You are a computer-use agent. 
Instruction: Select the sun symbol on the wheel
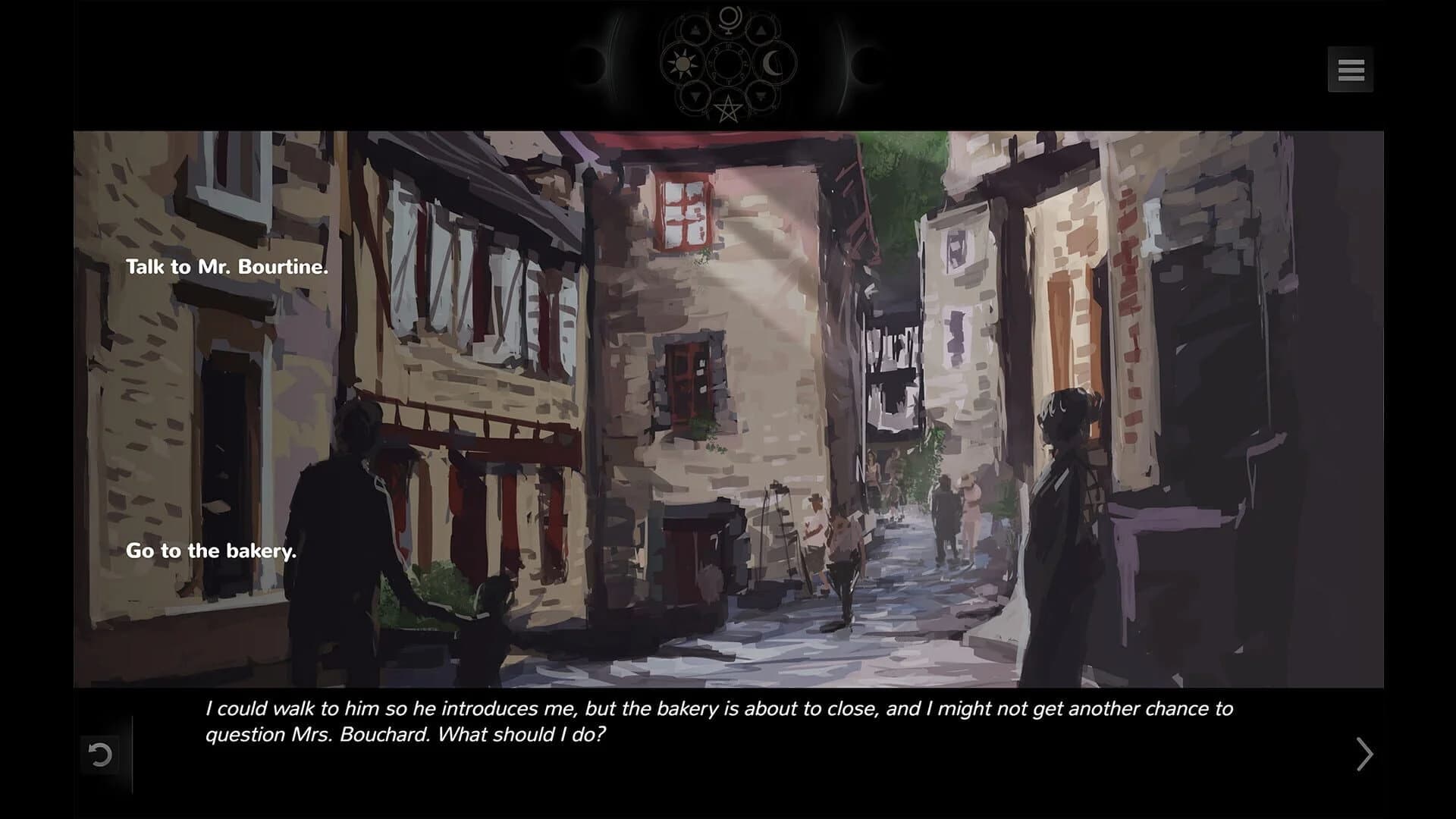click(x=682, y=64)
